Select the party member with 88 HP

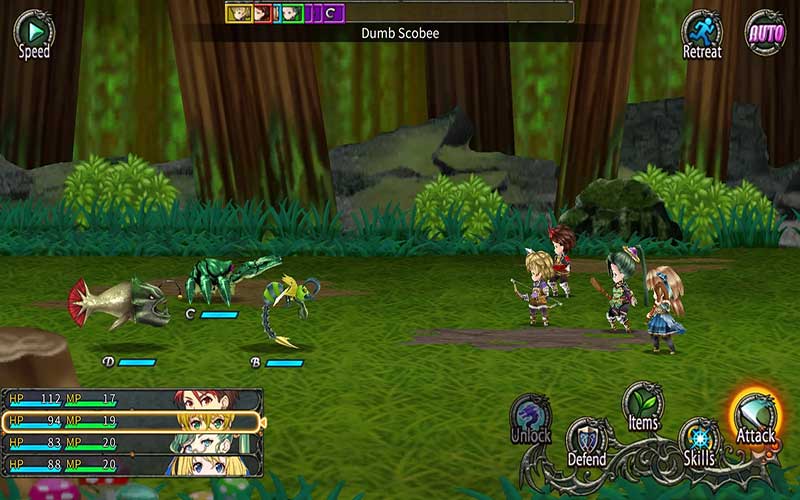(x=132, y=465)
